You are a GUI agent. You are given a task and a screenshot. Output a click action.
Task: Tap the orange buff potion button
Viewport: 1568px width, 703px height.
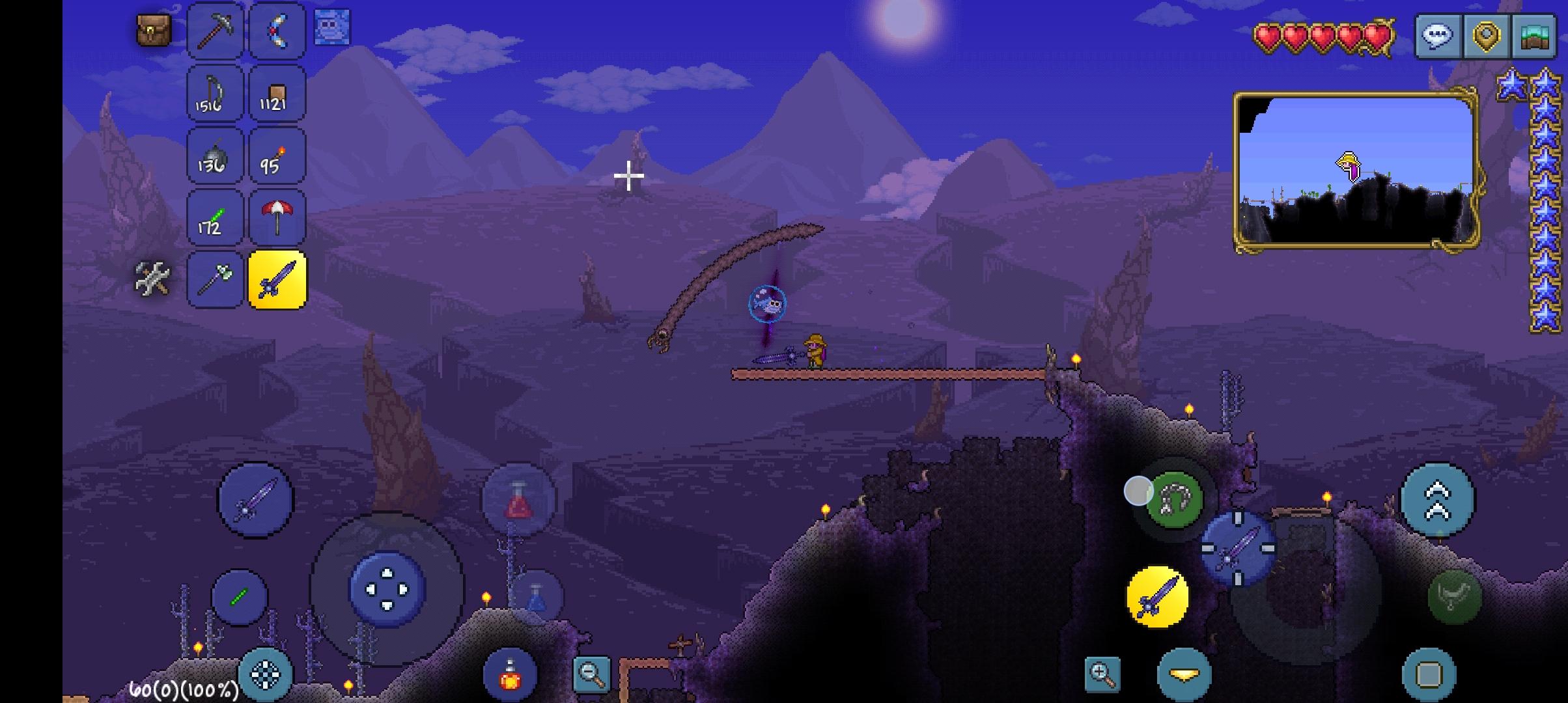[x=510, y=674]
